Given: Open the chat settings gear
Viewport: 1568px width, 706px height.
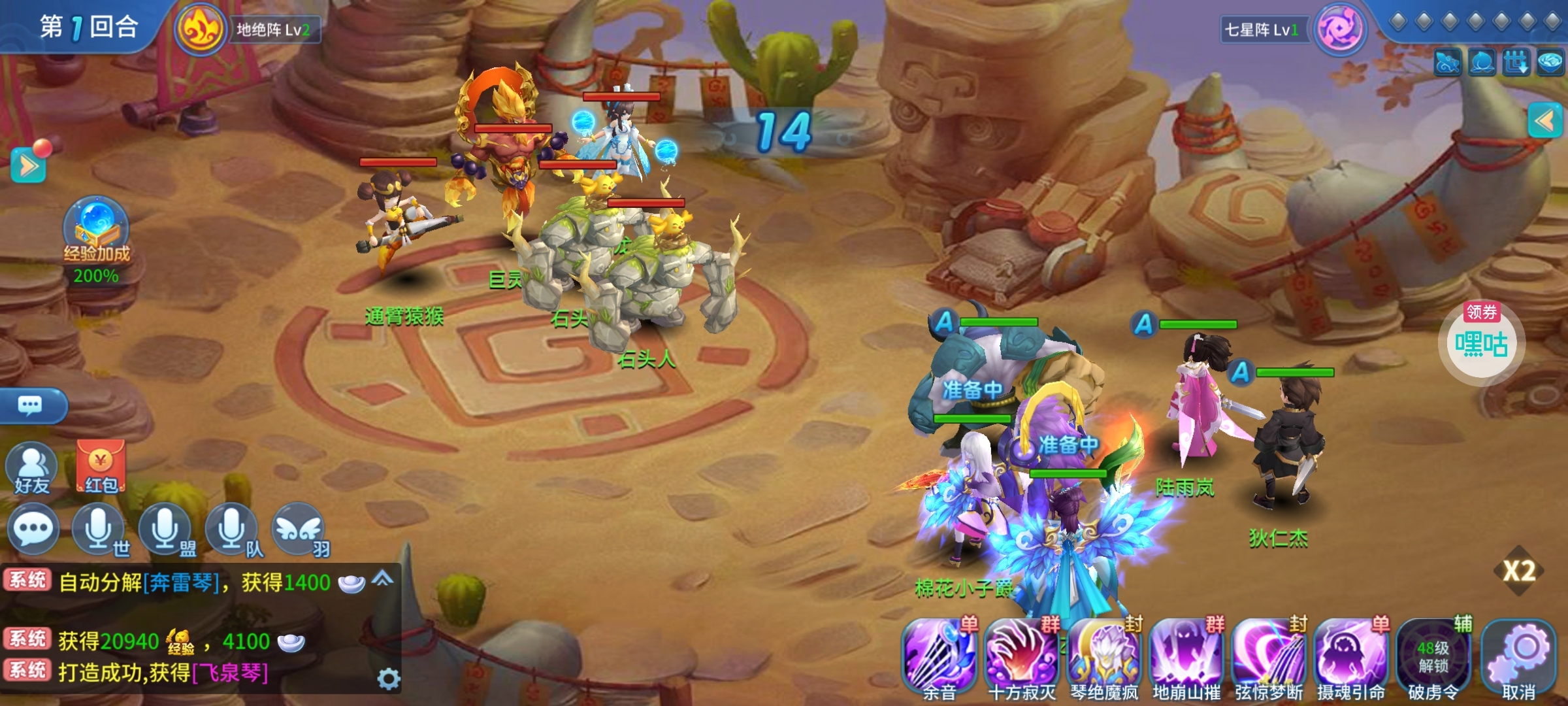Looking at the screenshot, I should [x=389, y=679].
